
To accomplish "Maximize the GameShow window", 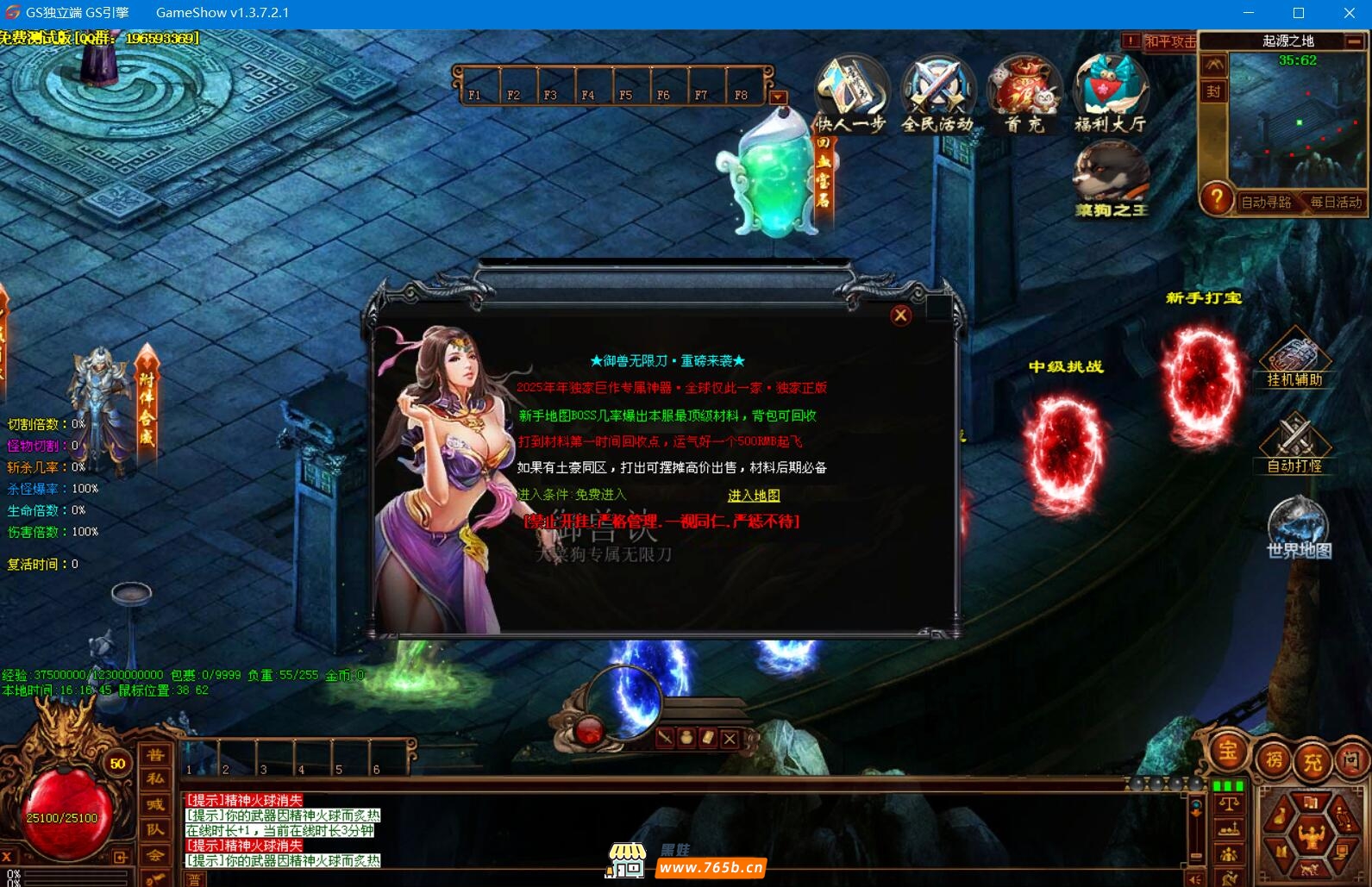I will click(1298, 13).
